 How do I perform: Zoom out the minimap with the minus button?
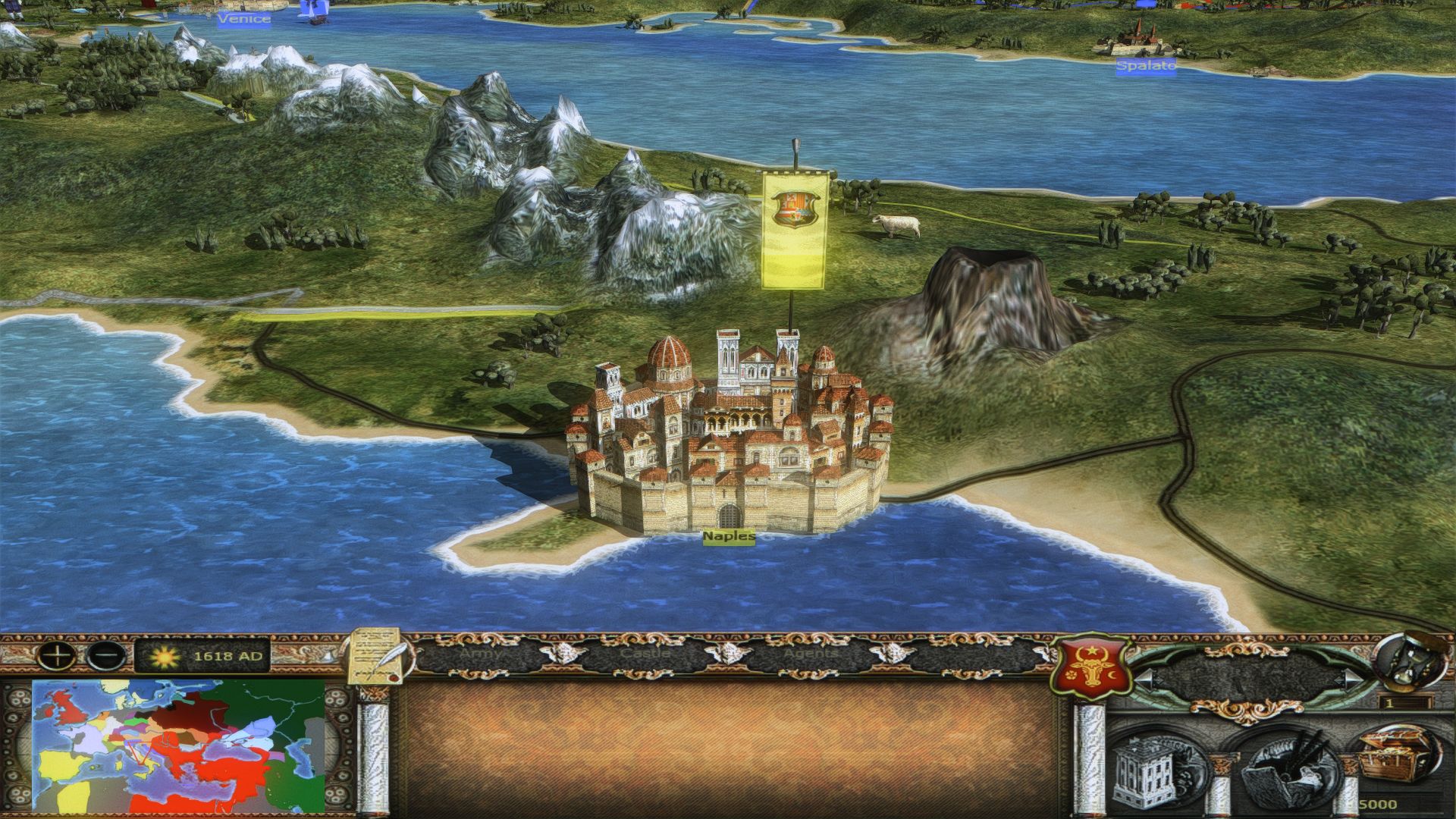pyautogui.click(x=106, y=655)
